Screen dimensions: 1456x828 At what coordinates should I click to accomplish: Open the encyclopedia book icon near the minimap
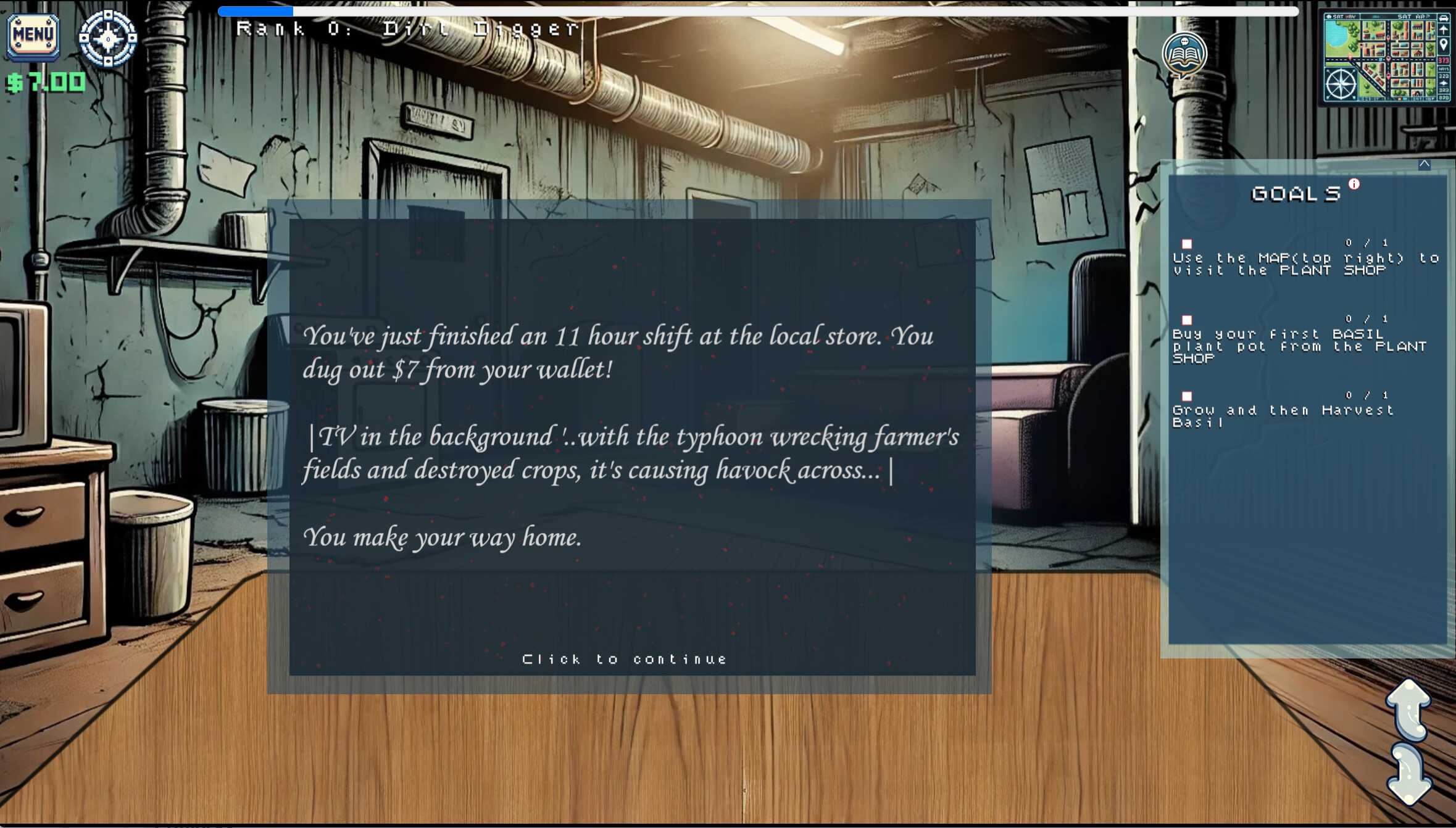tap(1183, 54)
